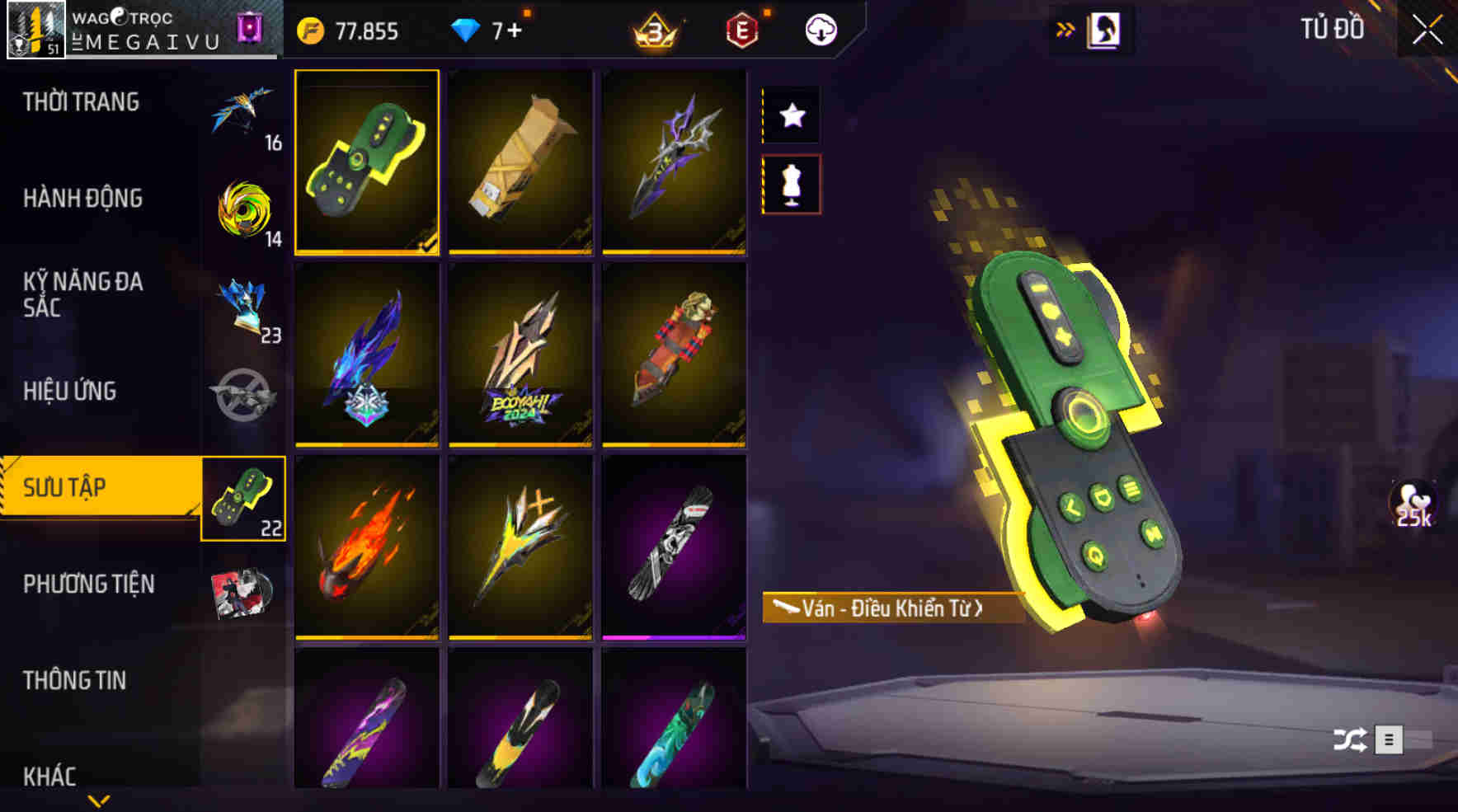1458x812 pixels.
Task: Open the rank badge showing 3
Action: (x=655, y=31)
